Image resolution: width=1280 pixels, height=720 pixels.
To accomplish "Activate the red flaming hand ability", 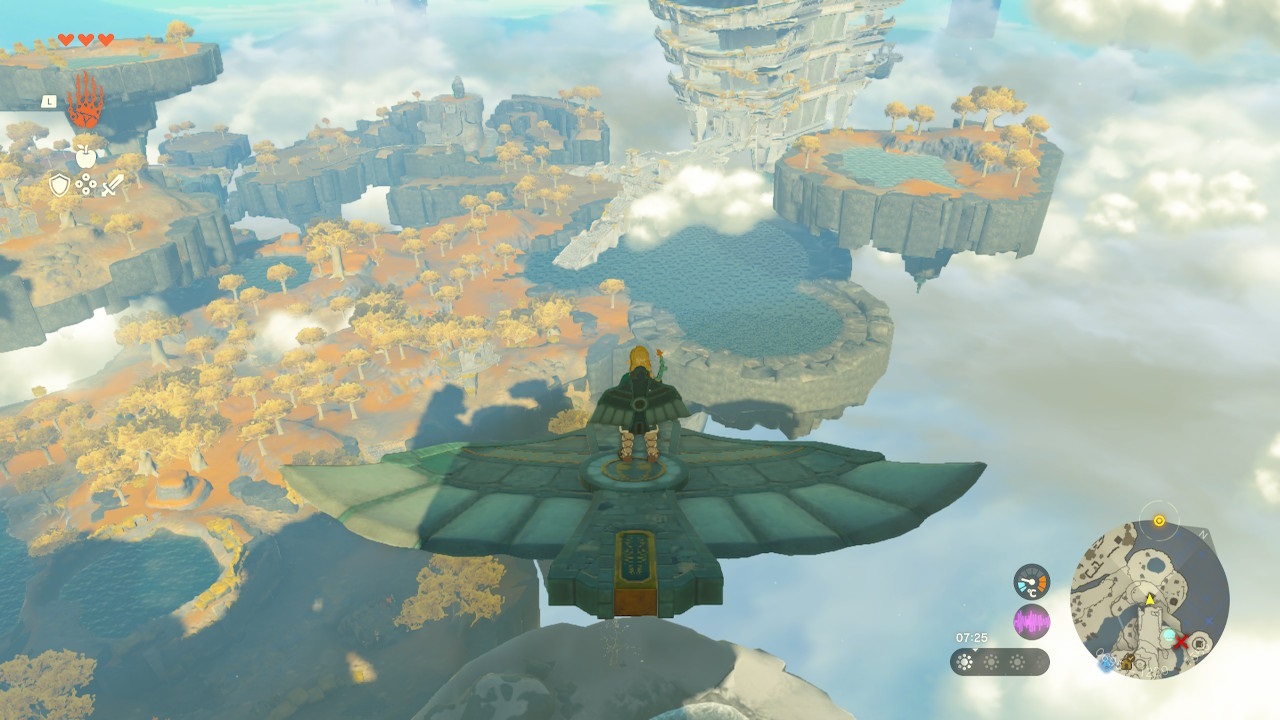I will [85, 100].
